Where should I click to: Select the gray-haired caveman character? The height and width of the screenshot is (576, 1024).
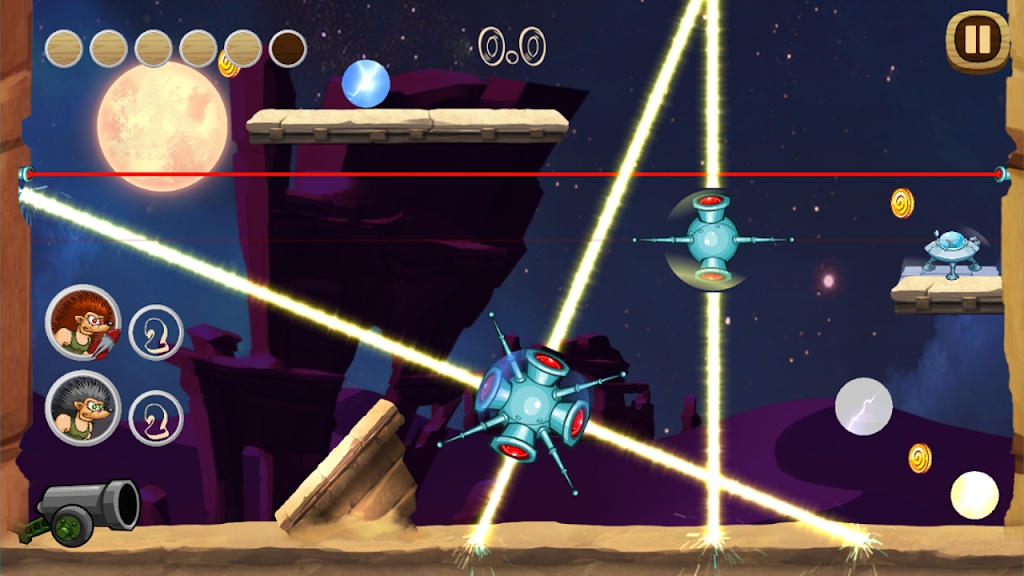click(x=82, y=408)
